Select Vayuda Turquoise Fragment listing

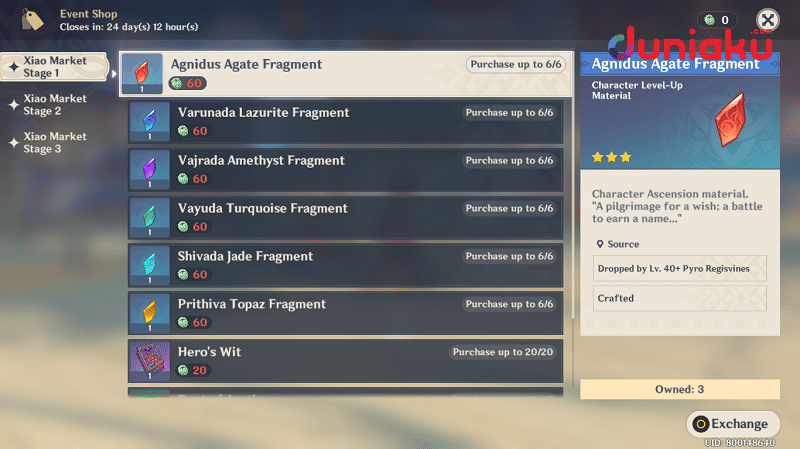tap(340, 217)
